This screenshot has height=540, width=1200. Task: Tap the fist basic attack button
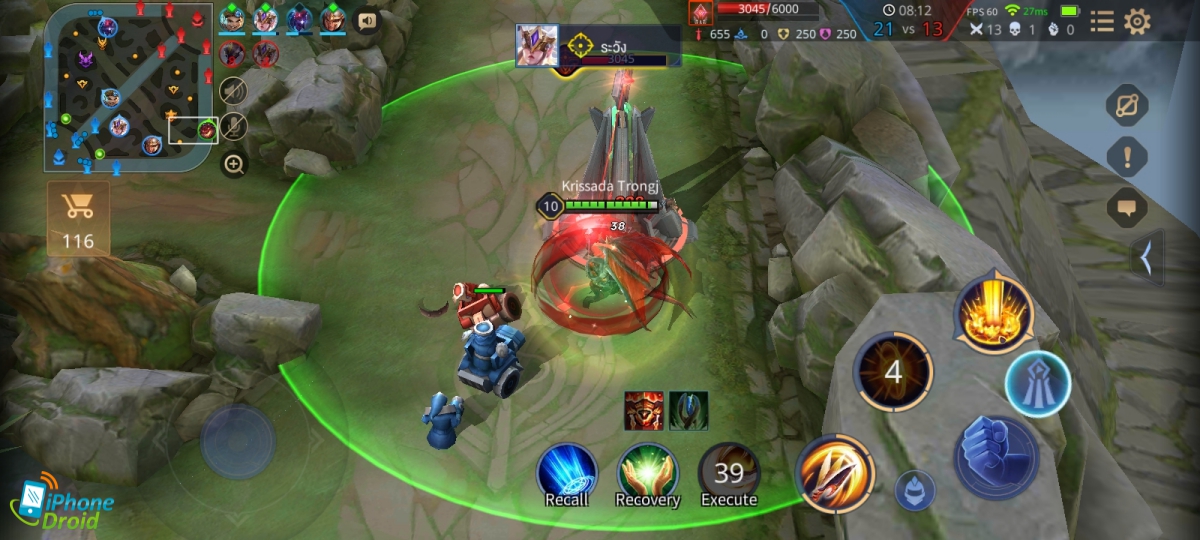[997, 457]
